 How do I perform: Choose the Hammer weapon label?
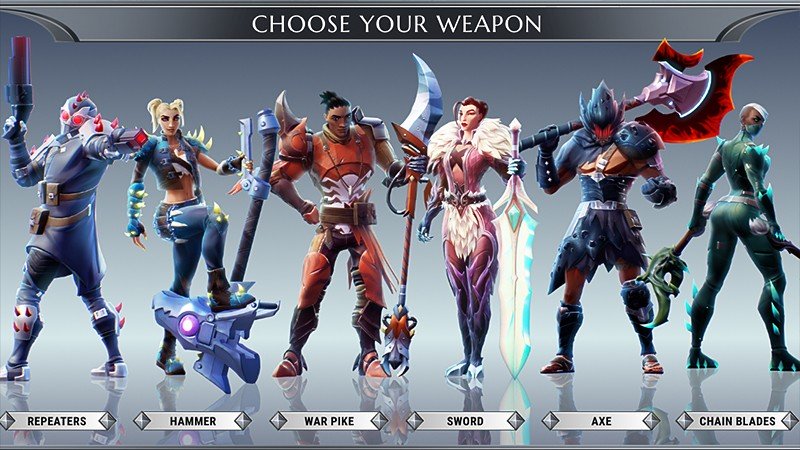pos(192,421)
